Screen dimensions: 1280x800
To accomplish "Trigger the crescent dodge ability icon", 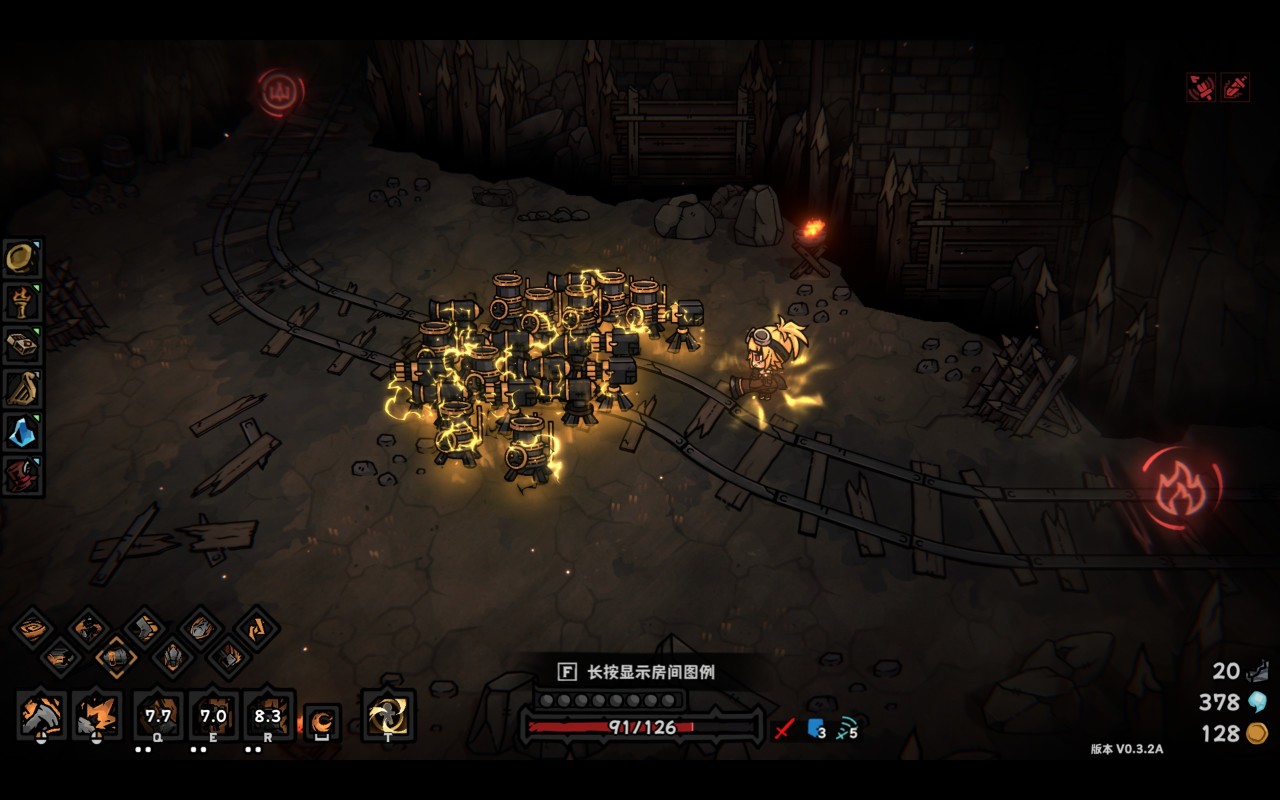I will (322, 722).
